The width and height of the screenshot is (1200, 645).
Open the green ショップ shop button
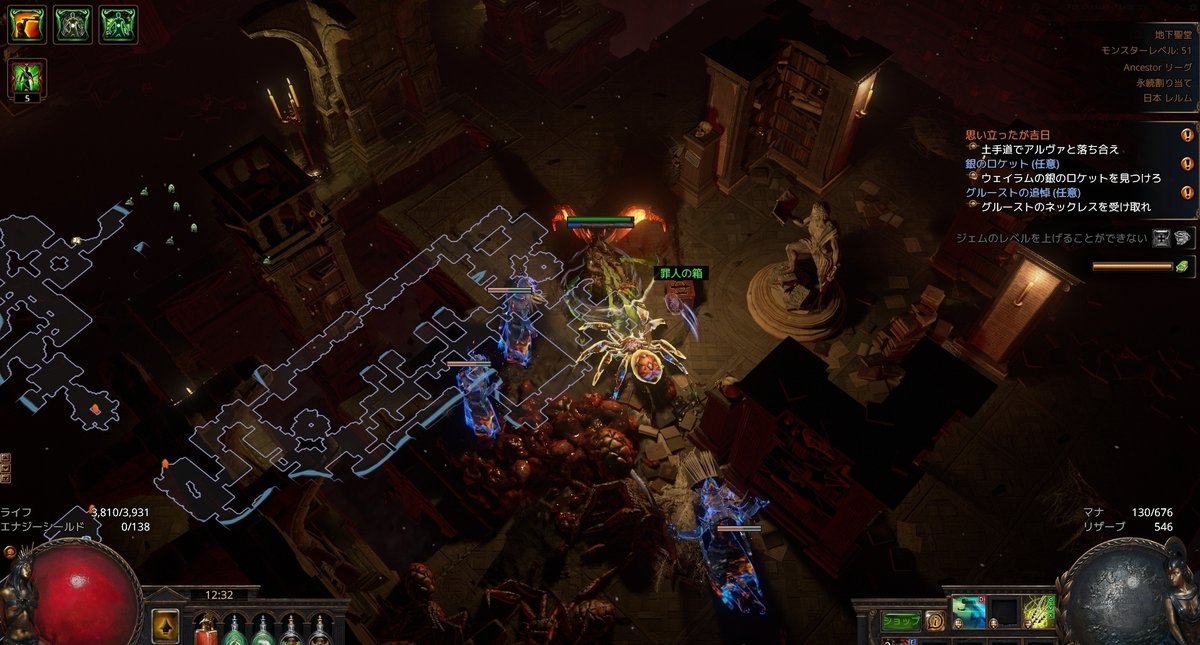900,621
